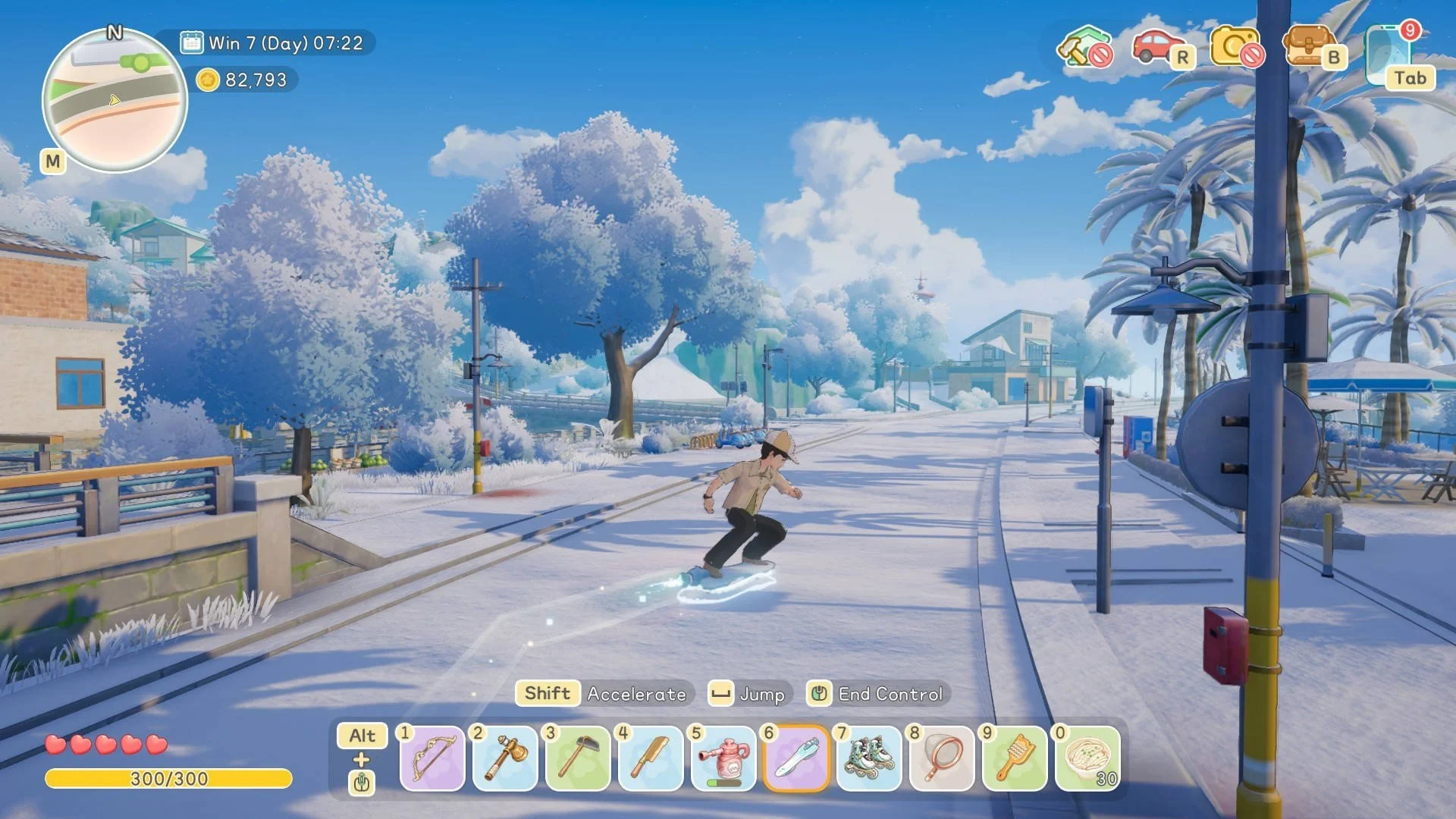Open the circular minimap

tap(115, 100)
